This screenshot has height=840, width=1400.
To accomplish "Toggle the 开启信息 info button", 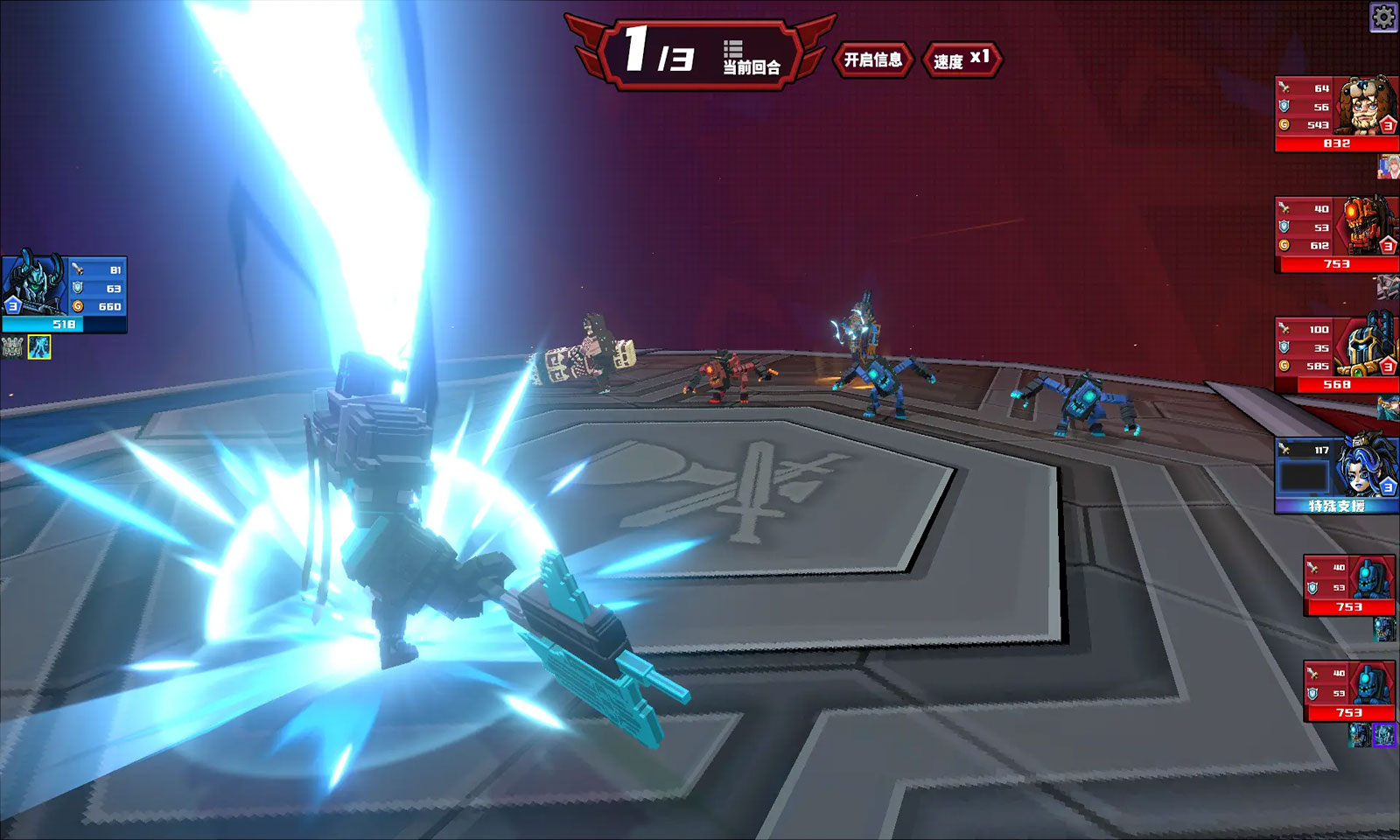I will pos(872,59).
